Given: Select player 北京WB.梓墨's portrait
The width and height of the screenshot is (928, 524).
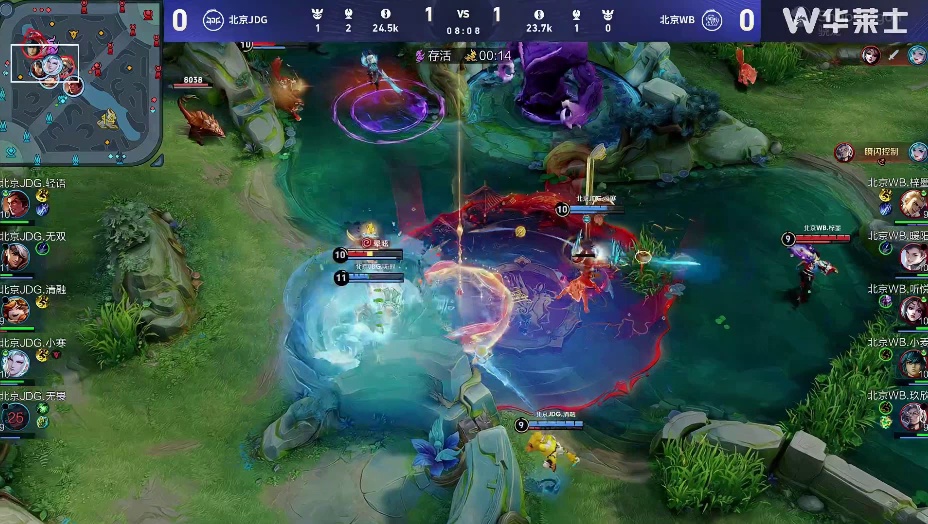Looking at the screenshot, I should click(912, 204).
